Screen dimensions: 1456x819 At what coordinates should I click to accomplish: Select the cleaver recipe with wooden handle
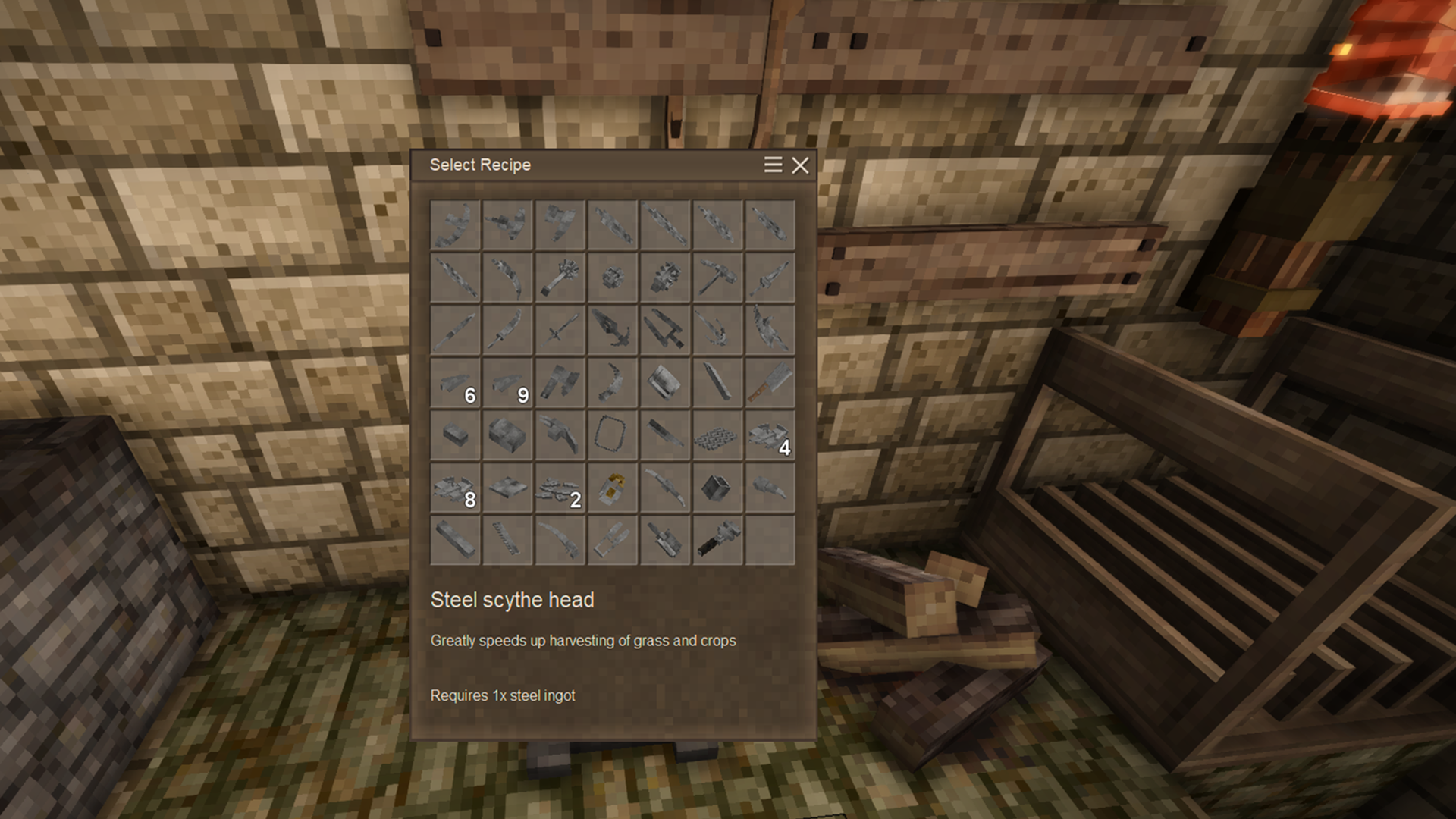coord(770,381)
